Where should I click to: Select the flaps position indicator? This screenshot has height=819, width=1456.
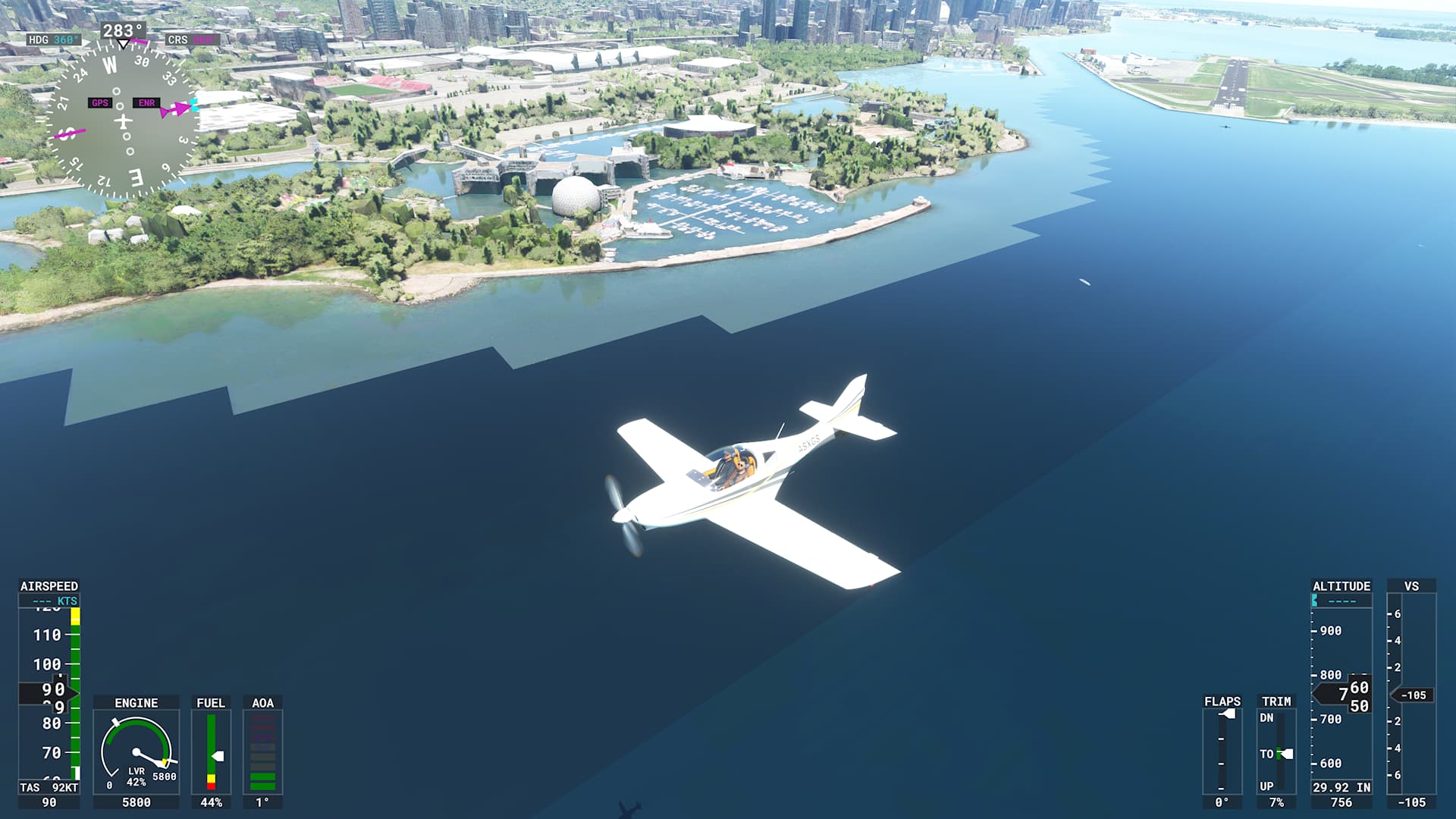click(1222, 752)
